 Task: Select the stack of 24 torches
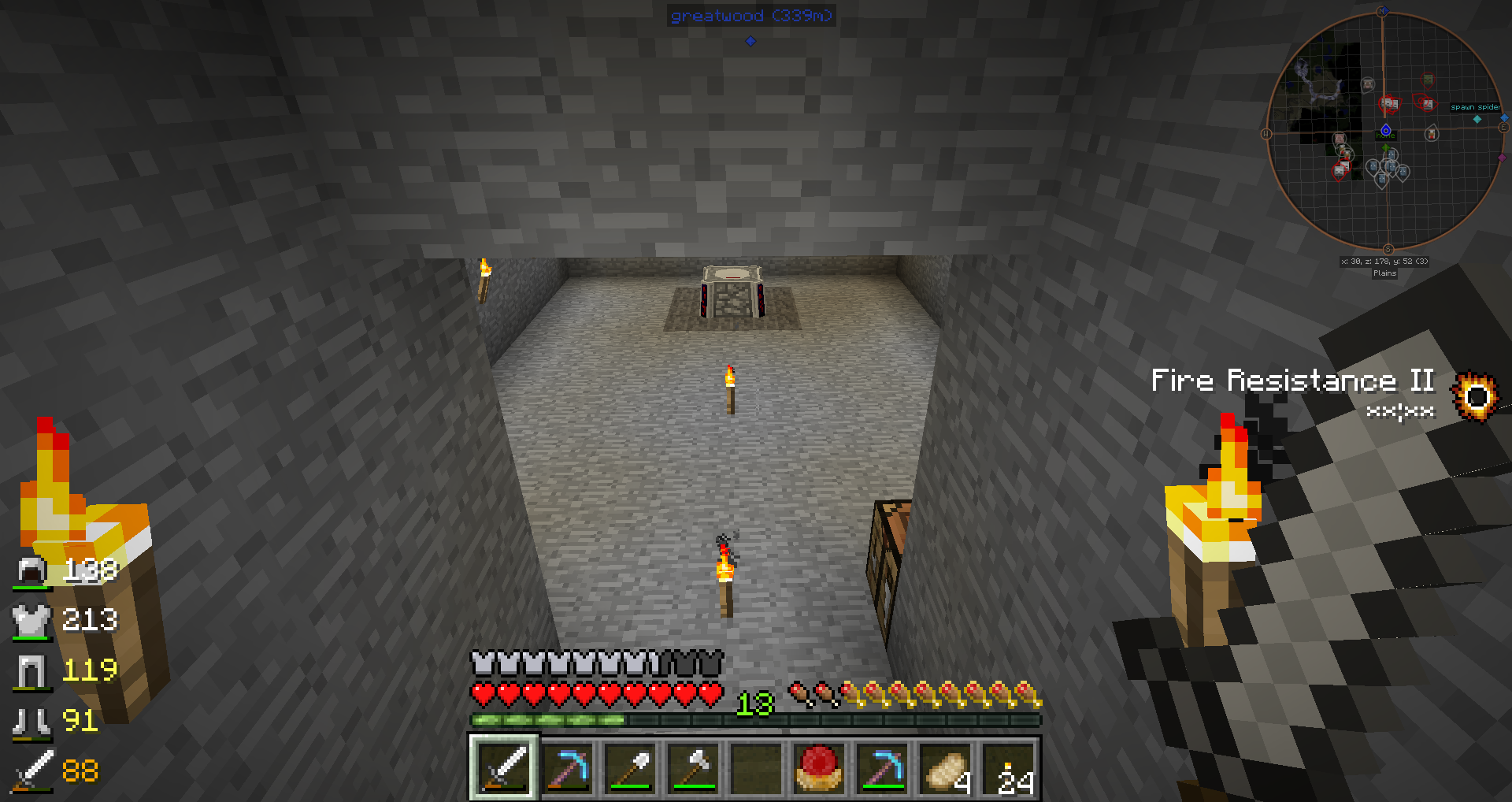tap(1009, 767)
